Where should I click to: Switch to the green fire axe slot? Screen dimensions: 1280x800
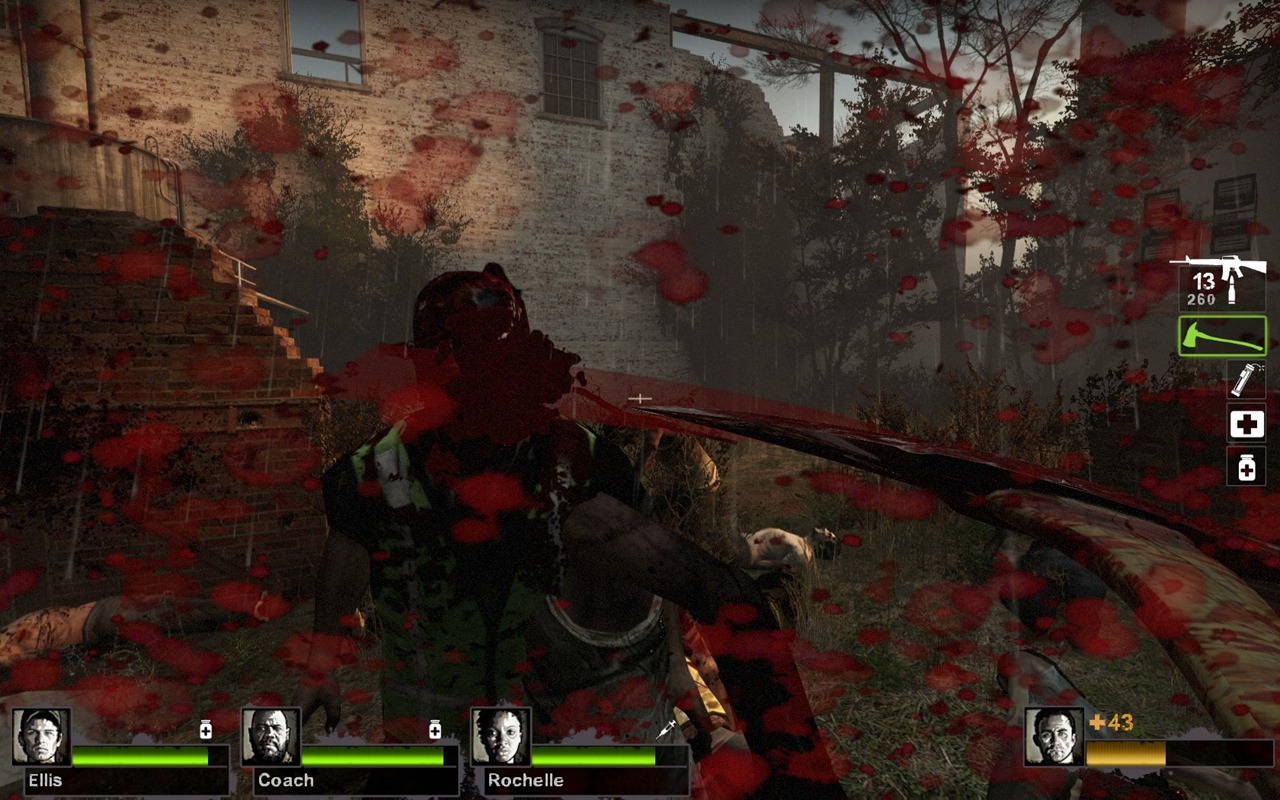tap(1222, 336)
